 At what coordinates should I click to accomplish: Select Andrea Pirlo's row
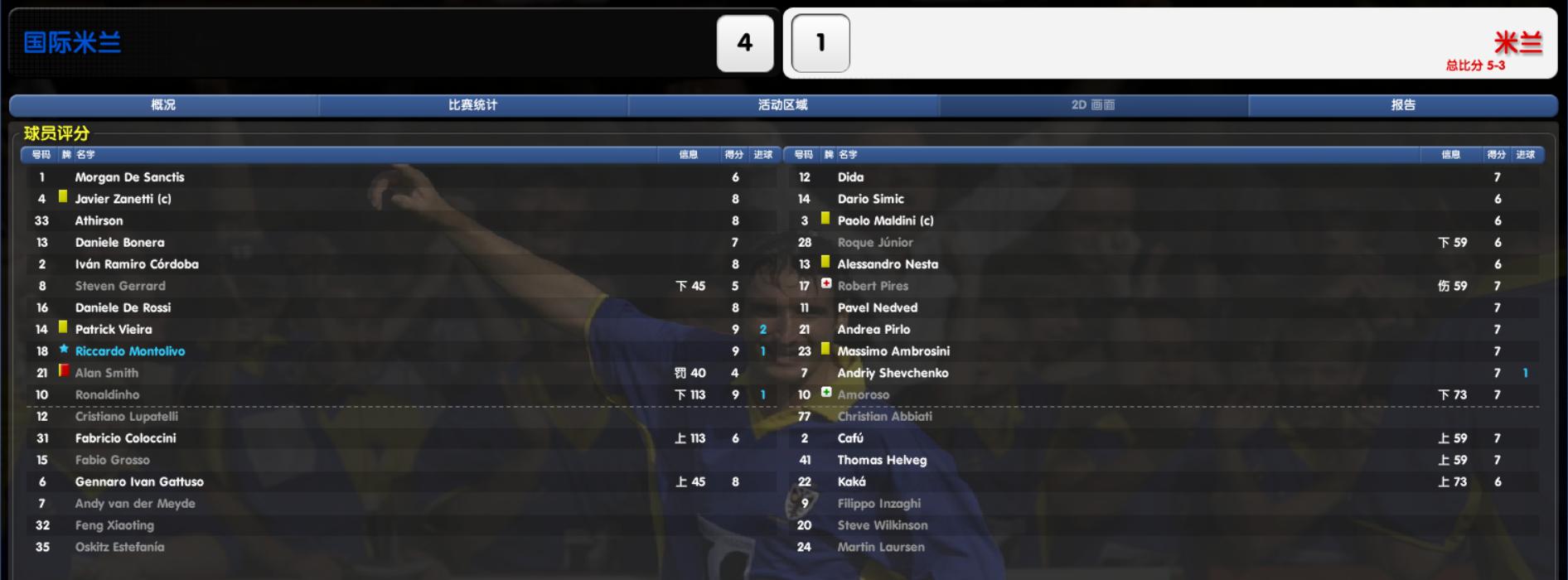click(x=874, y=330)
